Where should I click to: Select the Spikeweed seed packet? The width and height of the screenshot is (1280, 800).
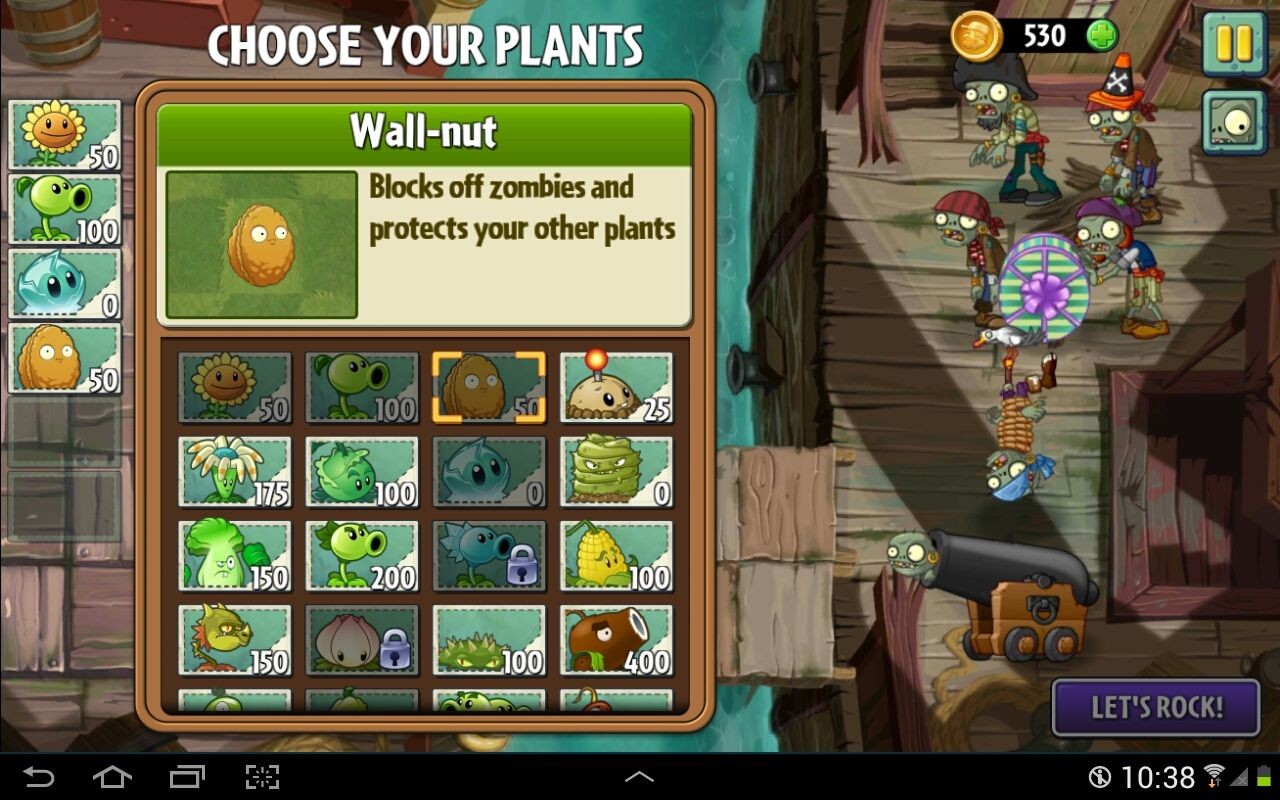click(x=489, y=640)
